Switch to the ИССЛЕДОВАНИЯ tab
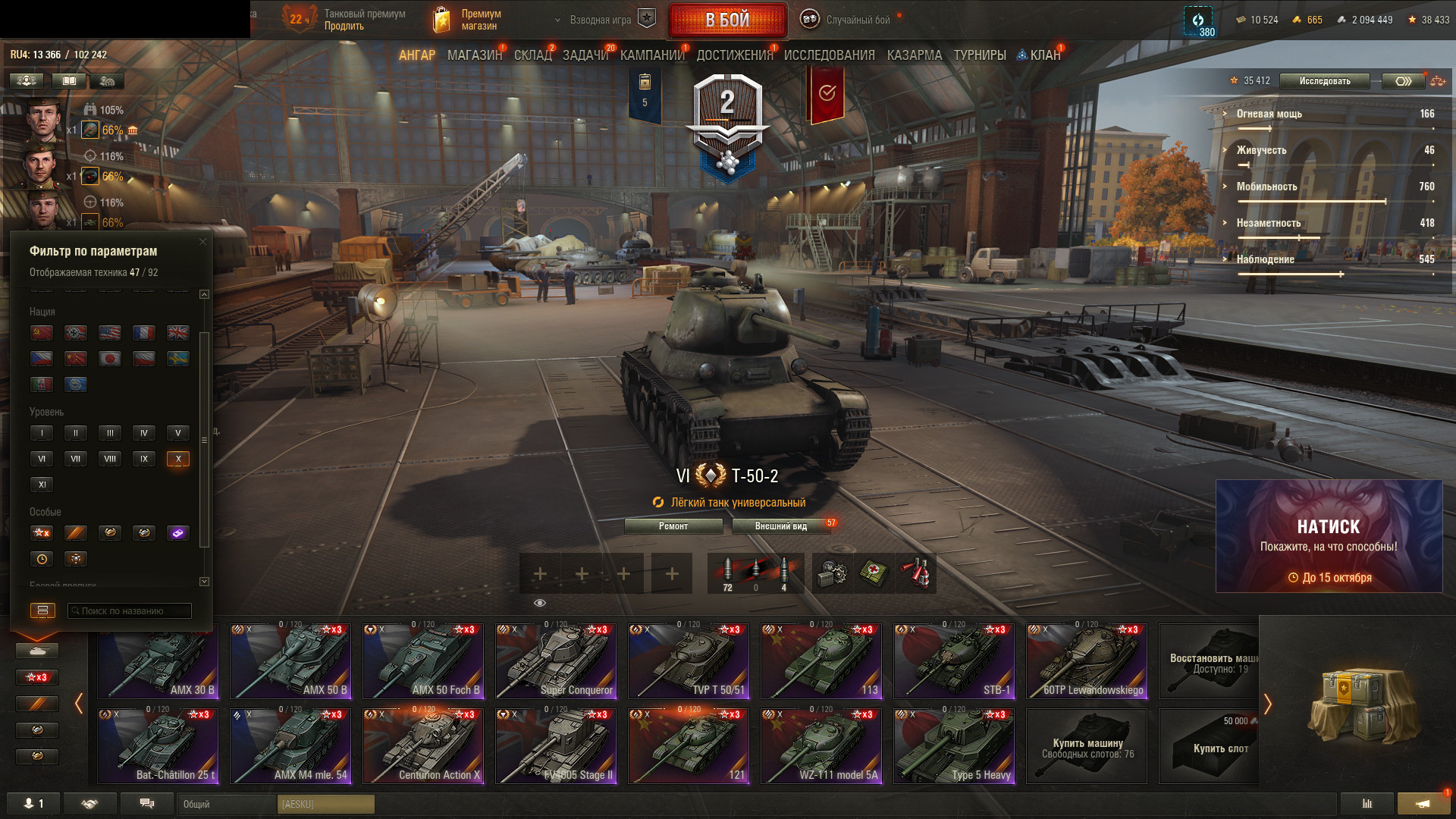This screenshot has height=819, width=1456. [x=829, y=55]
